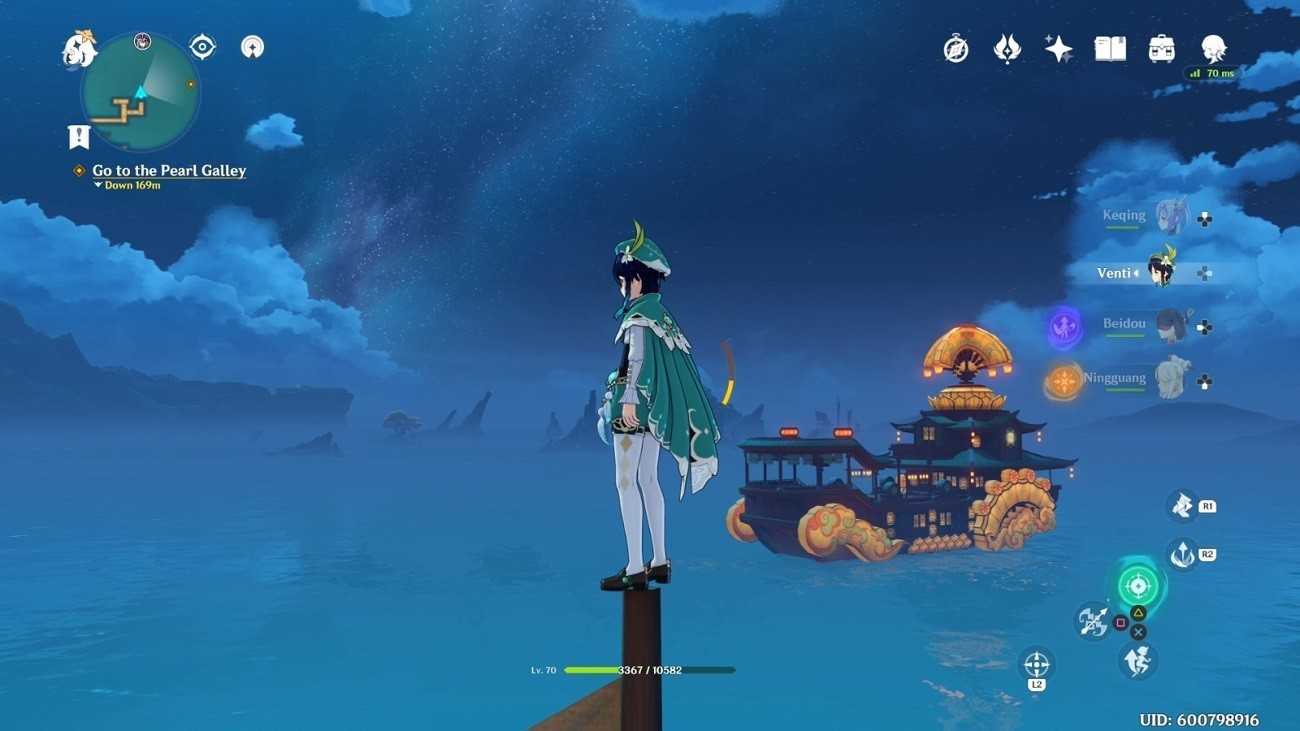Viewport: 1300px width, 731px height.
Task: Switch to party member Beidou
Action: click(1170, 325)
